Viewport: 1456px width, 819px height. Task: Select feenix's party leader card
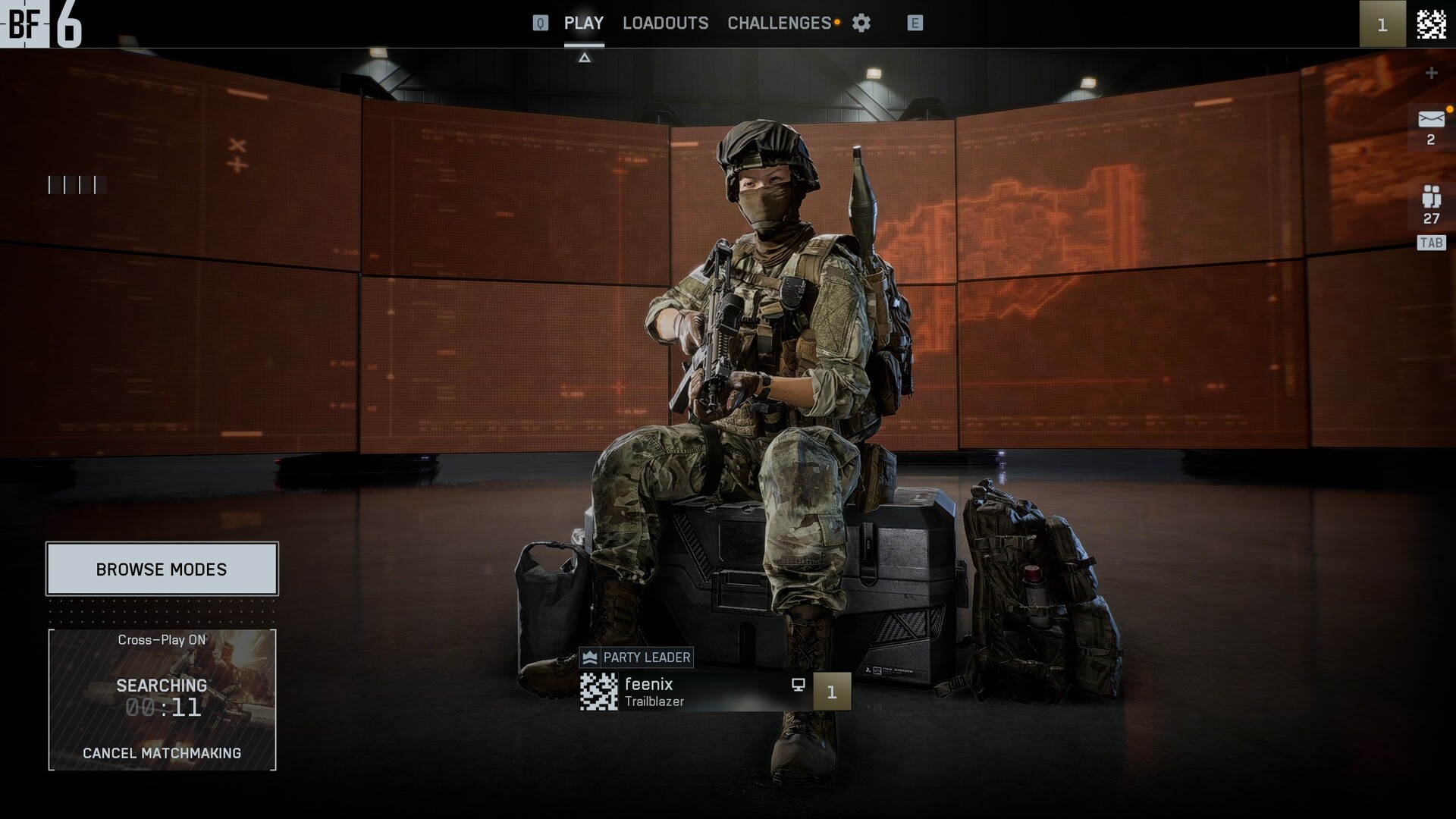point(694,692)
